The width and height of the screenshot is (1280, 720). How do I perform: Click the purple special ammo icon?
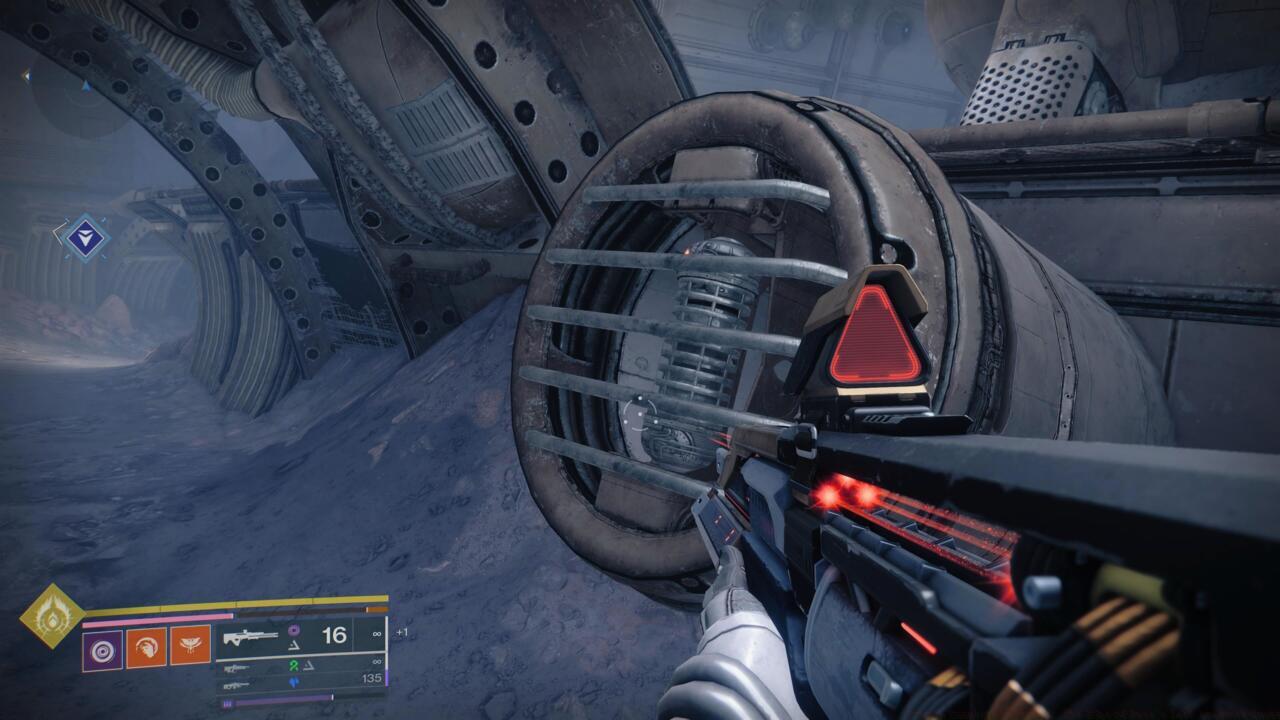point(292,631)
